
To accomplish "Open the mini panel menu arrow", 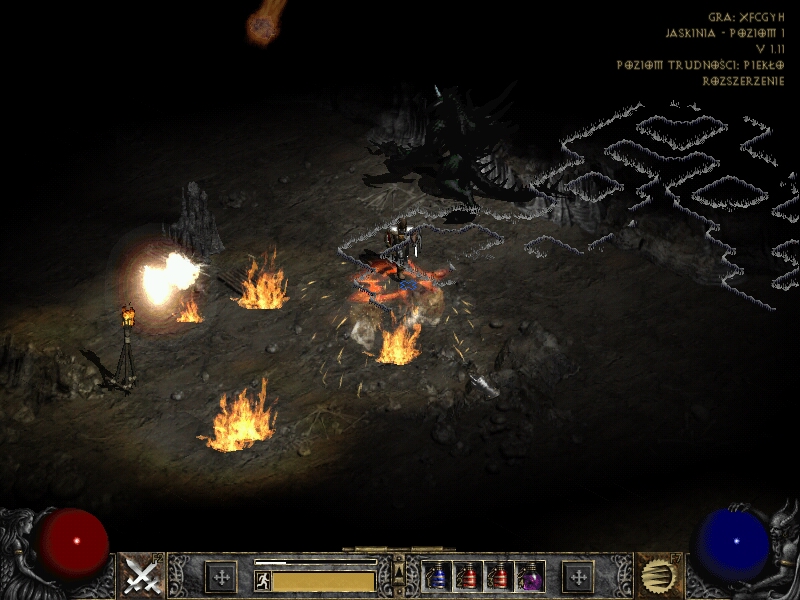I will tap(400, 568).
